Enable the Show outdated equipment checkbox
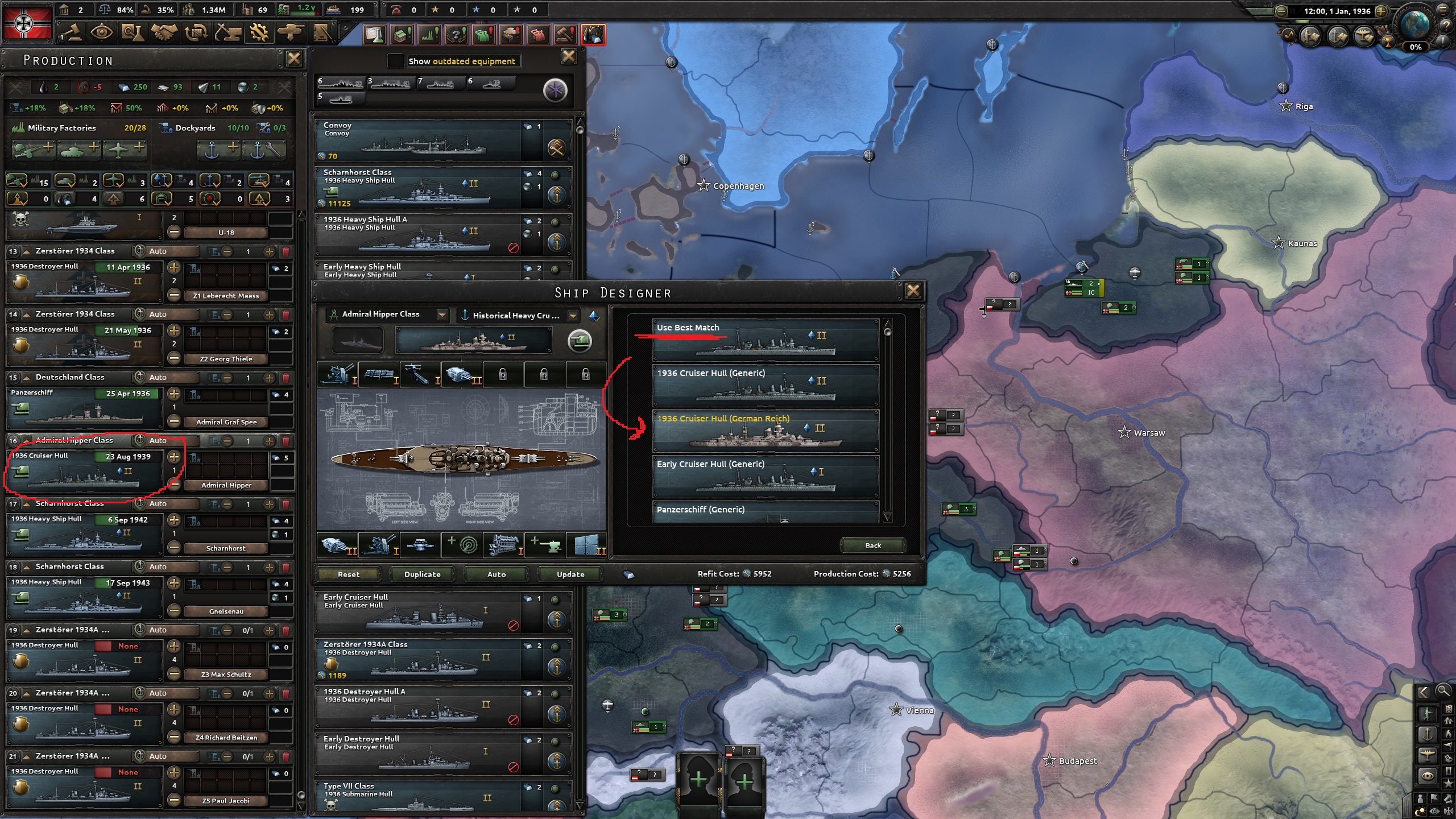Viewport: 1456px width, 819px height. point(395,61)
